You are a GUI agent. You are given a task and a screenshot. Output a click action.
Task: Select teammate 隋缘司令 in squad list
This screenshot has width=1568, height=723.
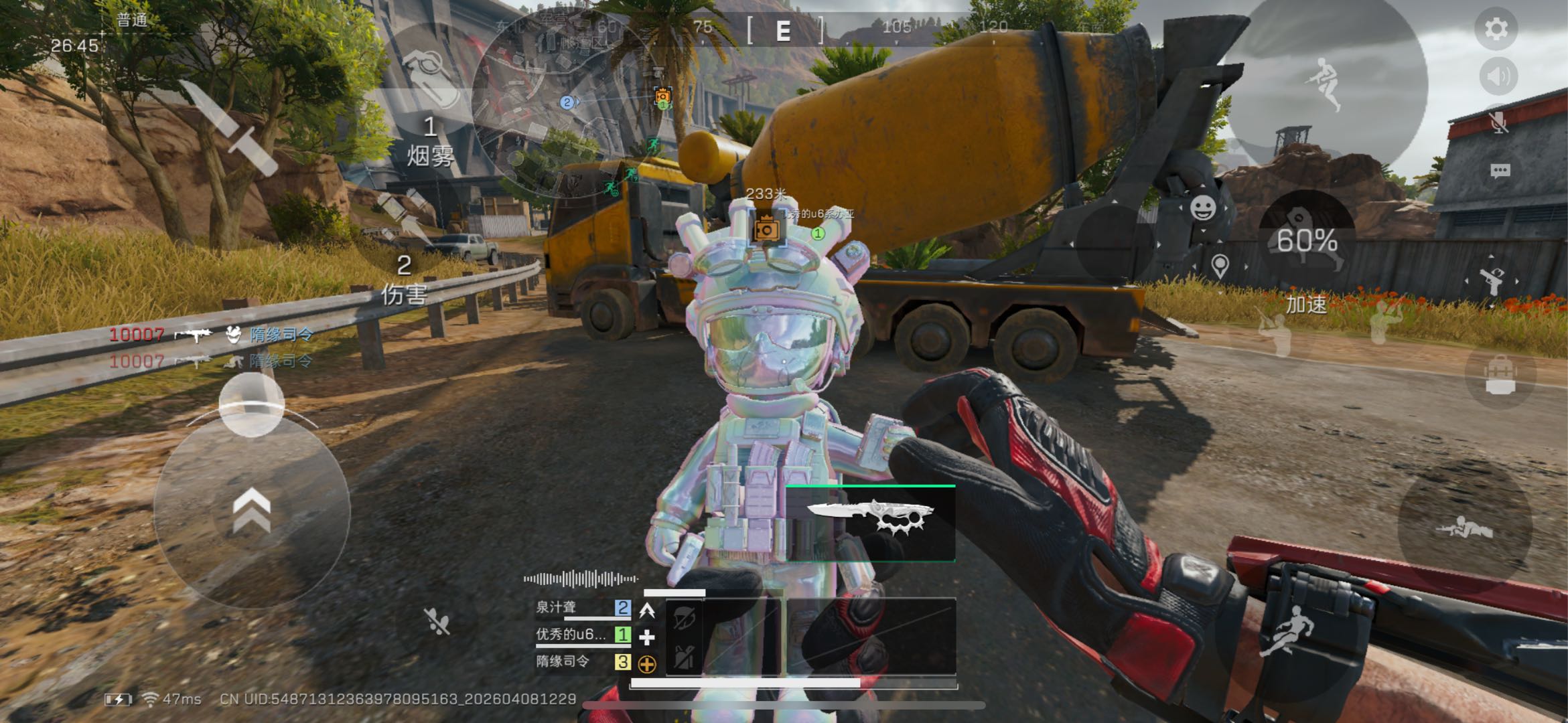[563, 662]
